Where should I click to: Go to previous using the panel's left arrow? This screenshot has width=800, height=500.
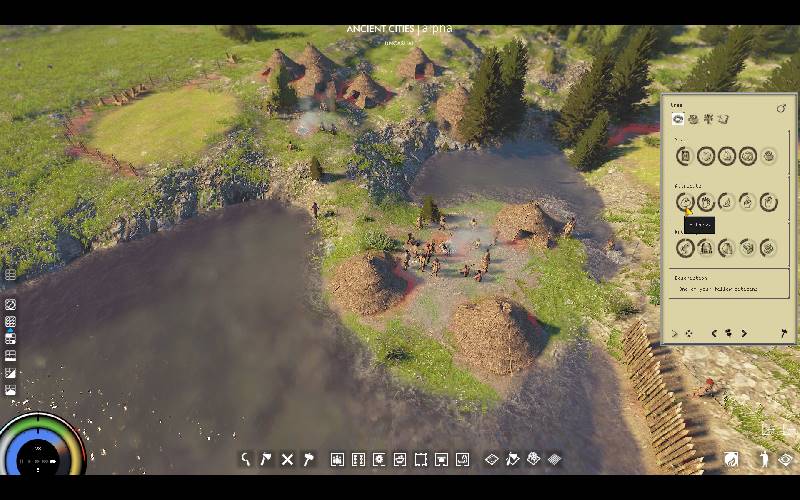point(714,333)
